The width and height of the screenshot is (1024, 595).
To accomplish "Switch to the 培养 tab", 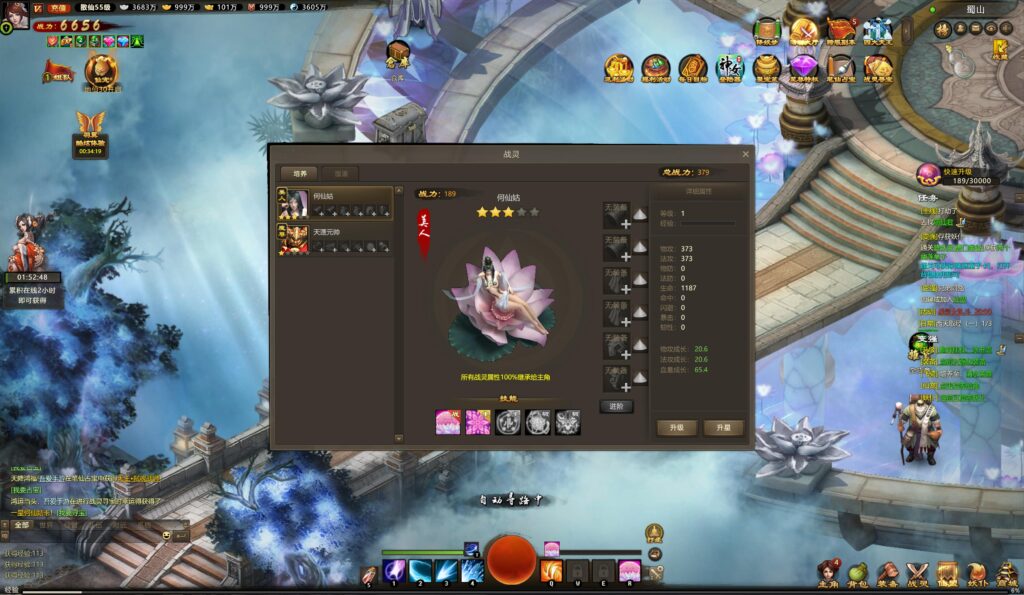I will click(x=298, y=173).
